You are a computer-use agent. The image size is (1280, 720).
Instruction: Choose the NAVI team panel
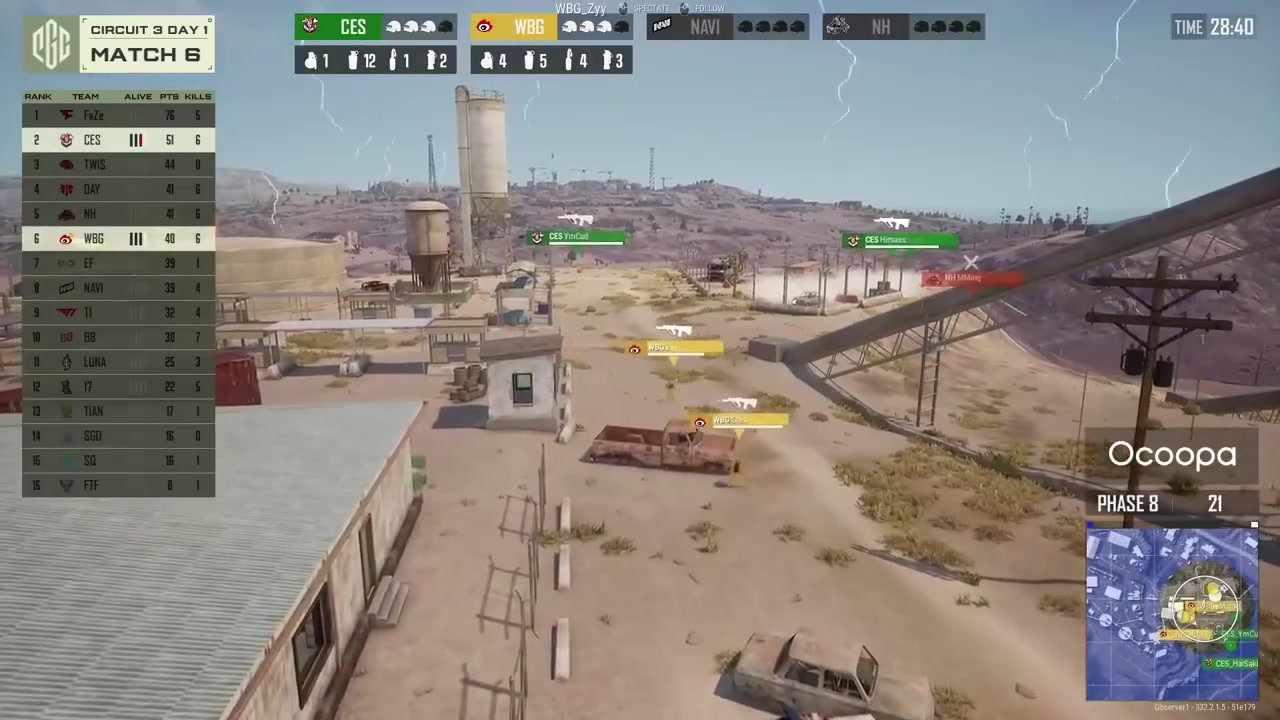pyautogui.click(x=727, y=27)
